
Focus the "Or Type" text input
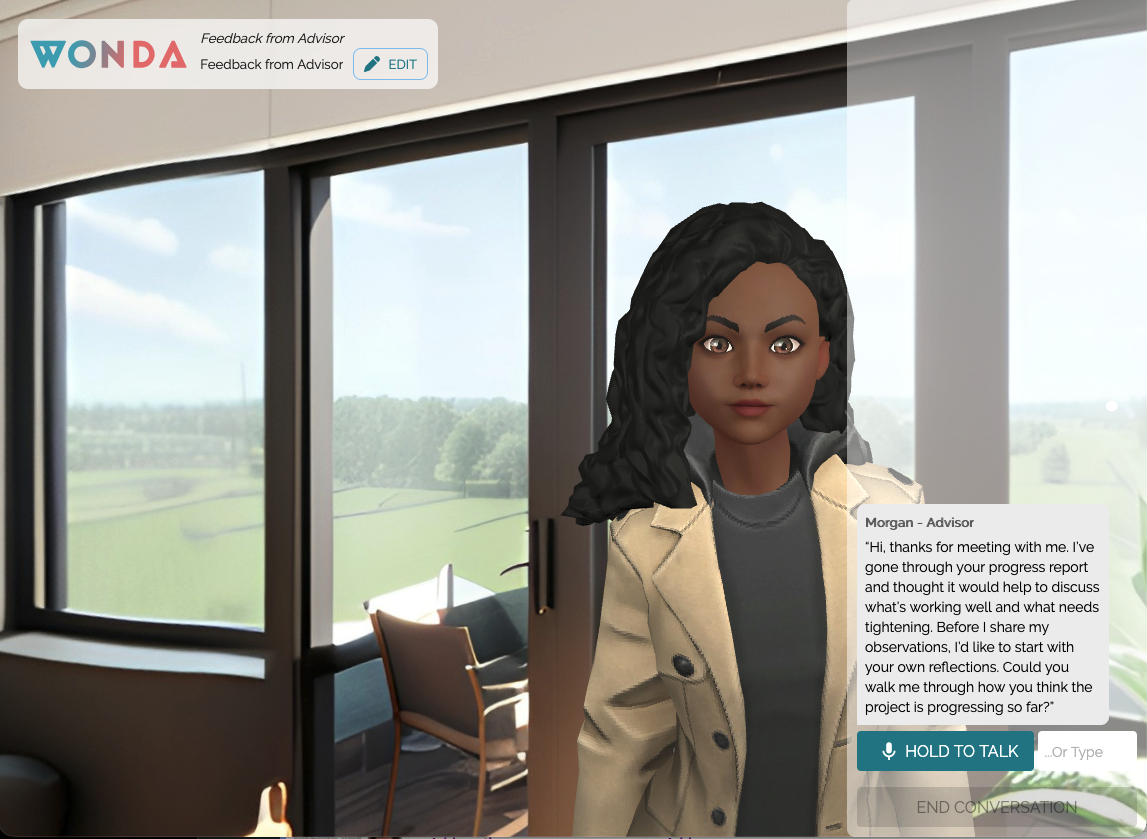[x=1086, y=751]
